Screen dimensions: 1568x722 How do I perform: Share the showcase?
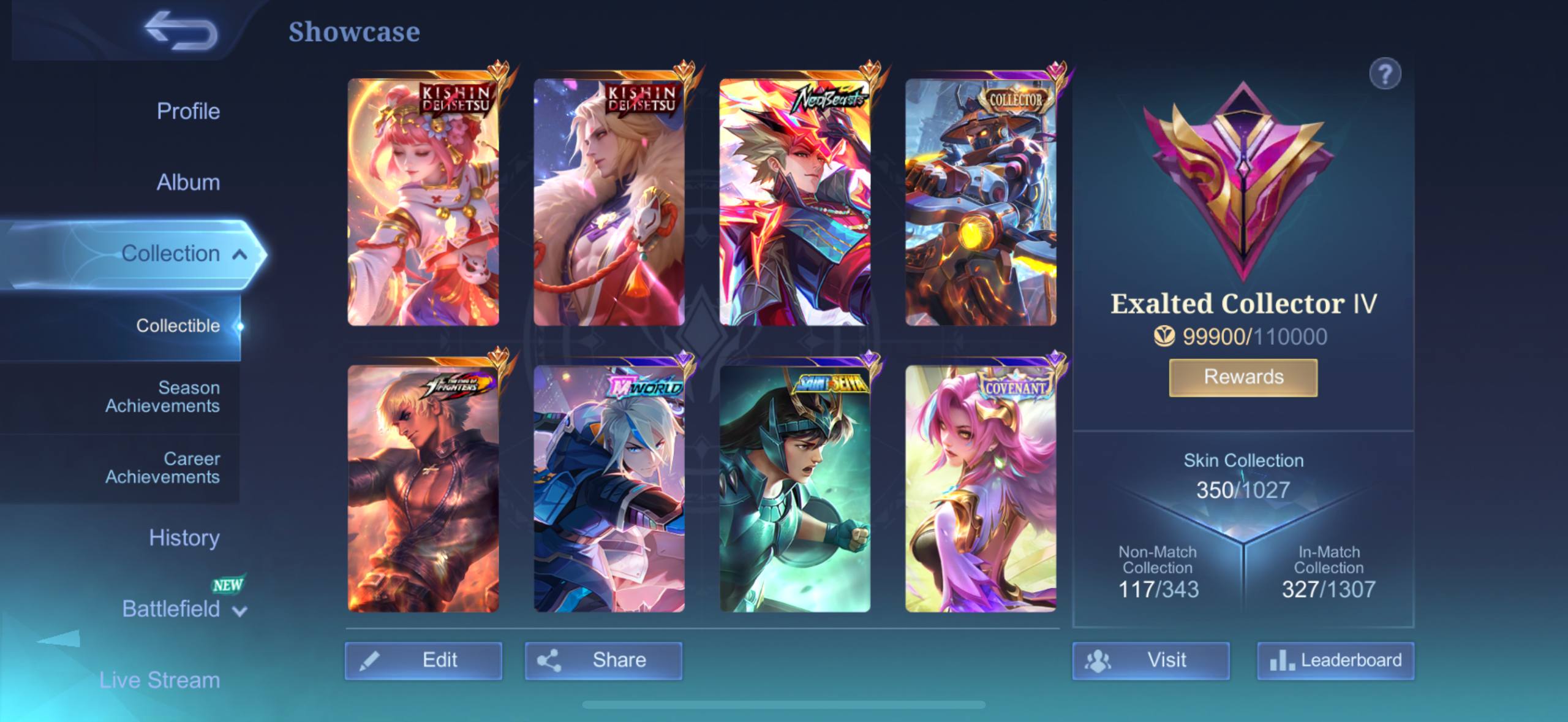[603, 660]
